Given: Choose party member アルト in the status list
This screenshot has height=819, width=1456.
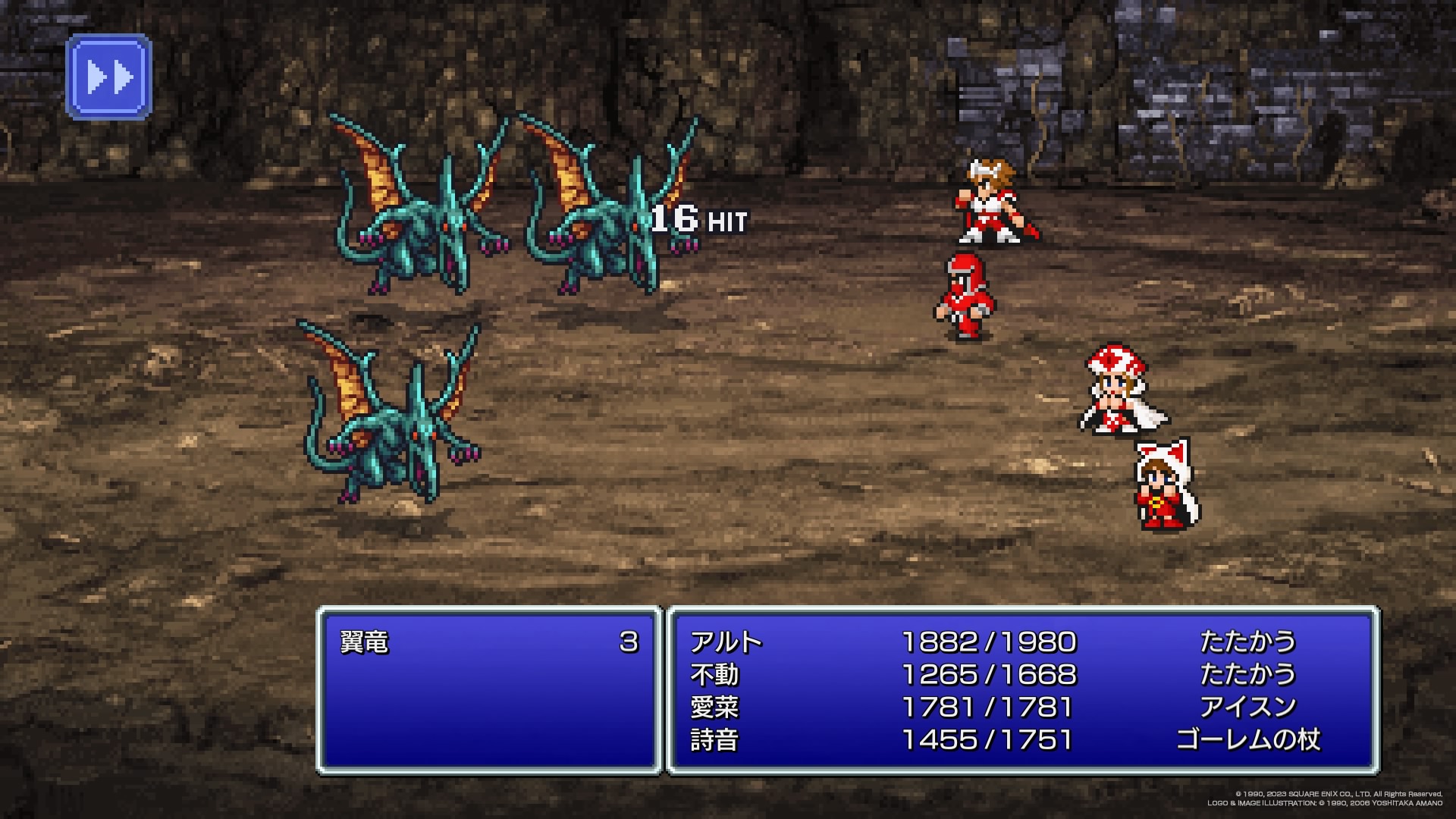Looking at the screenshot, I should tap(726, 643).
